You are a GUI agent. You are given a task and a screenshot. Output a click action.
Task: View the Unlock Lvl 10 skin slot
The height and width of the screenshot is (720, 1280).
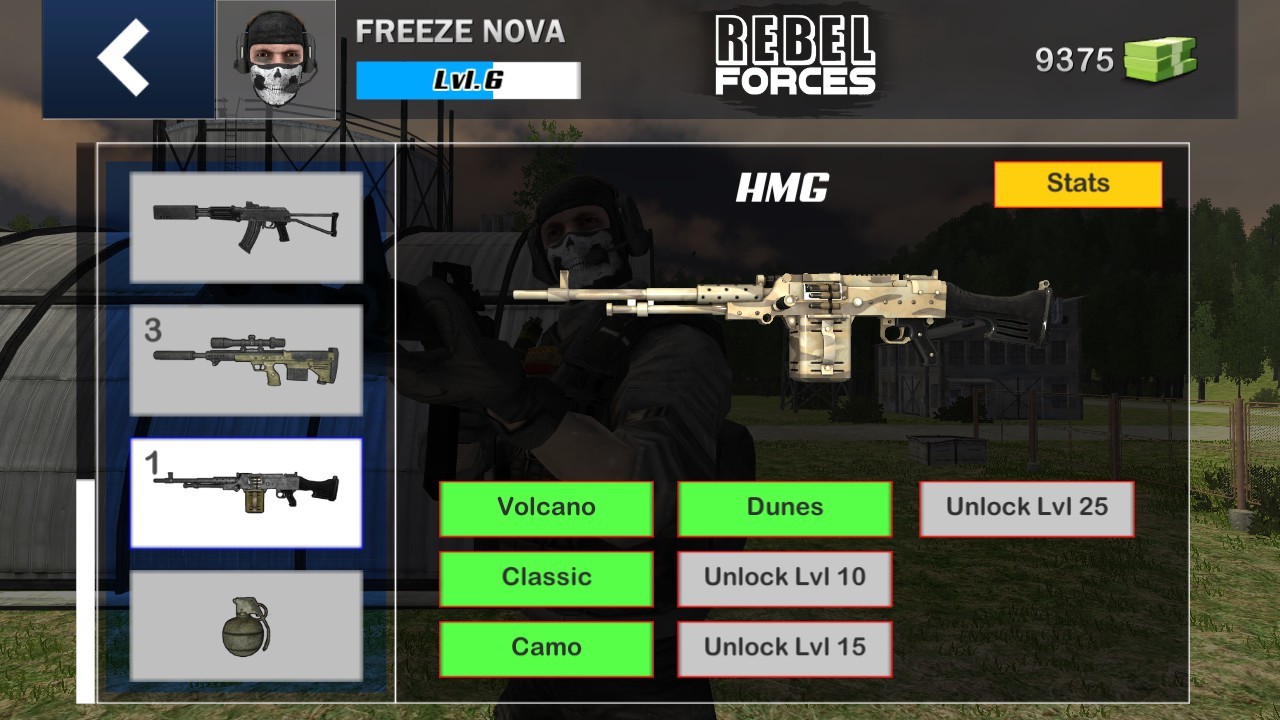[785, 577]
